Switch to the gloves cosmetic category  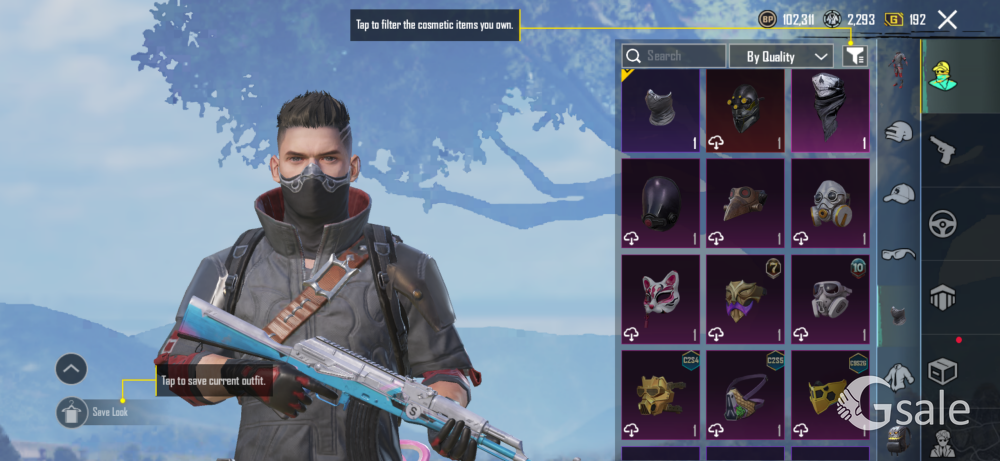[900, 131]
